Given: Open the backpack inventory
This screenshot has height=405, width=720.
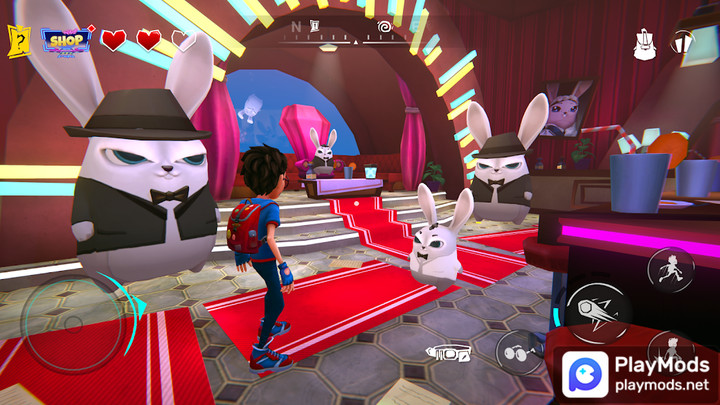Looking at the screenshot, I should (645, 44).
